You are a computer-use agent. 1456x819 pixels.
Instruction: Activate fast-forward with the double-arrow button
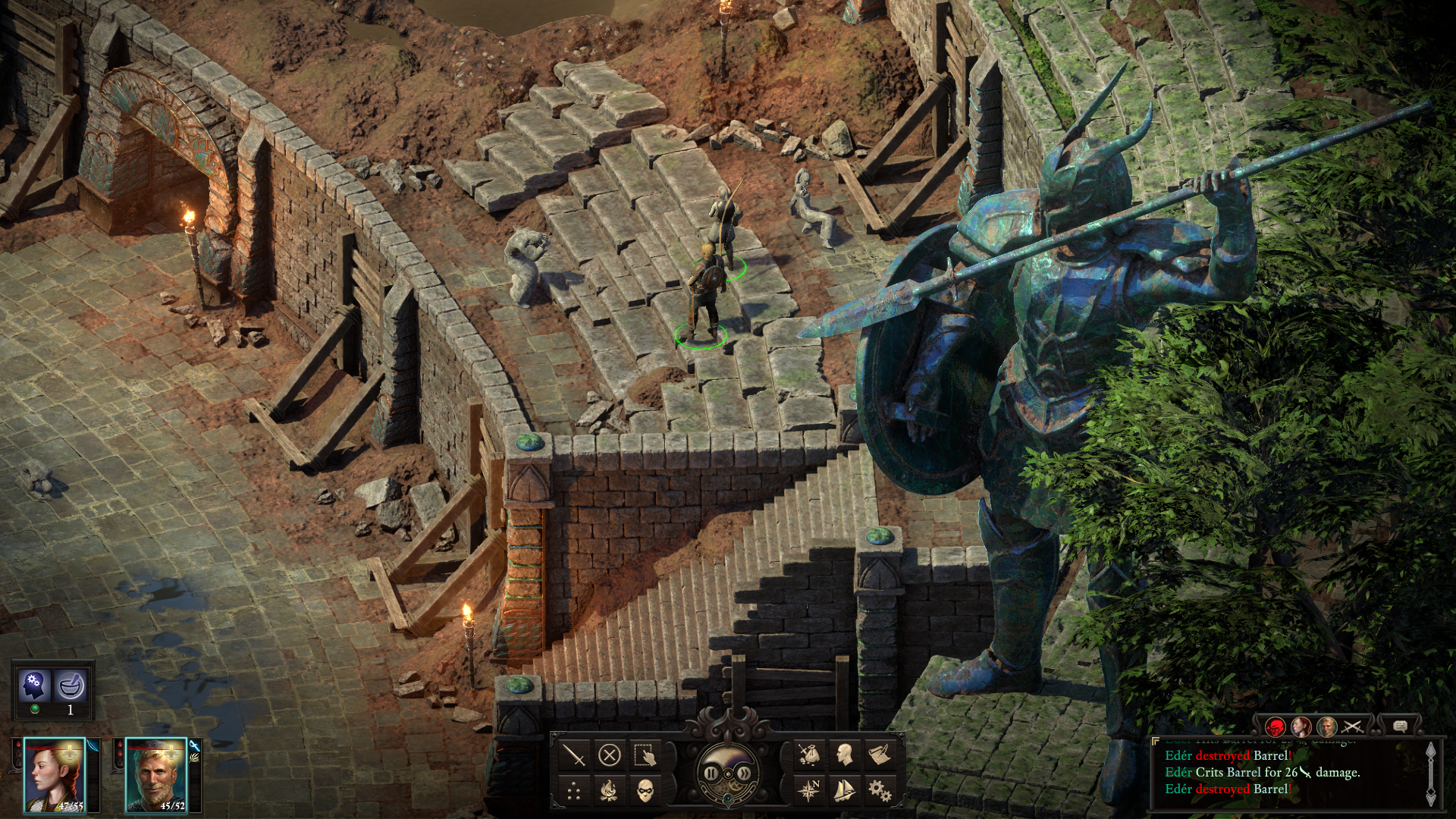pos(744,773)
